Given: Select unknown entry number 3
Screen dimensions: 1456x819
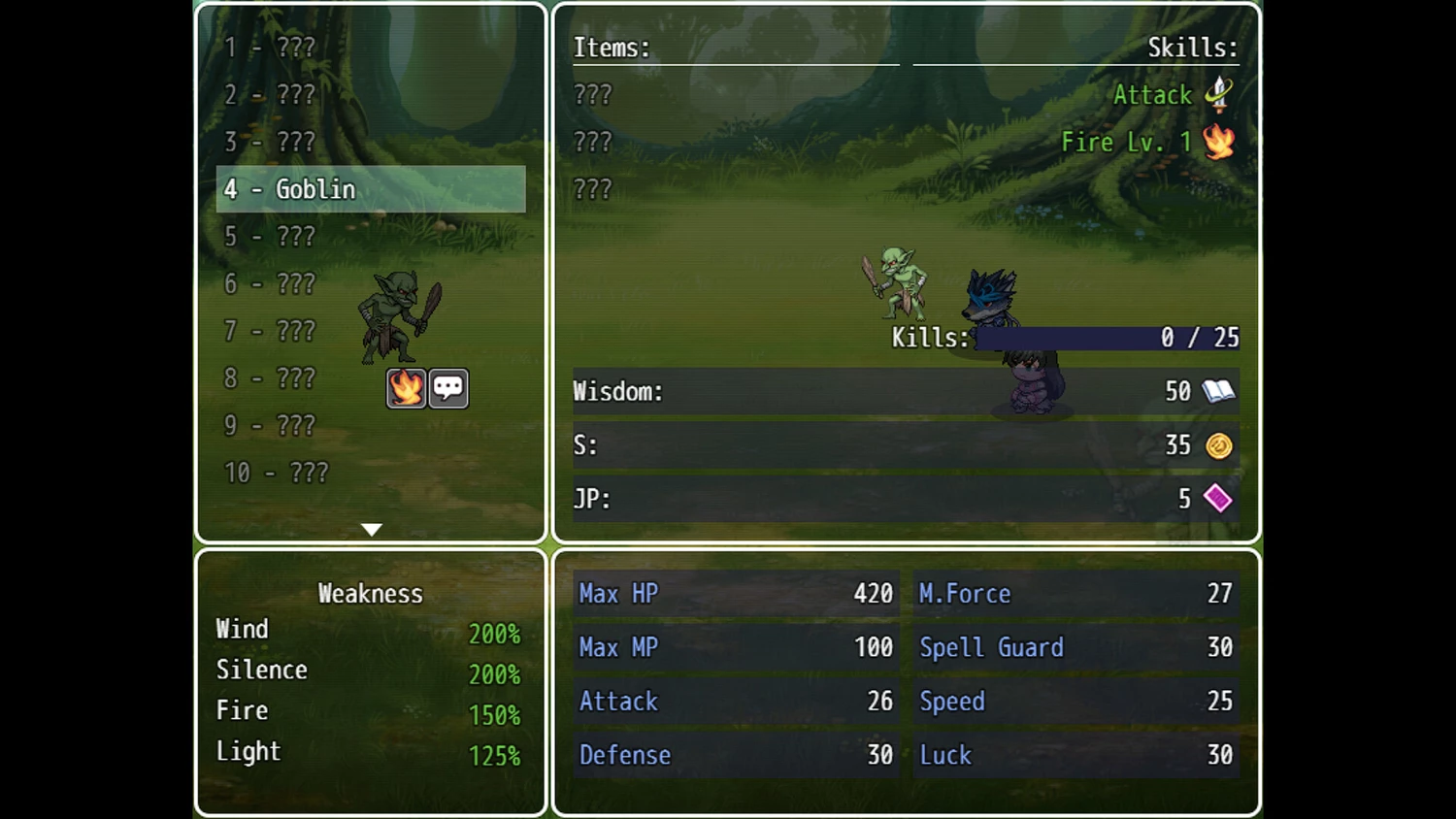Looking at the screenshot, I should (x=270, y=142).
